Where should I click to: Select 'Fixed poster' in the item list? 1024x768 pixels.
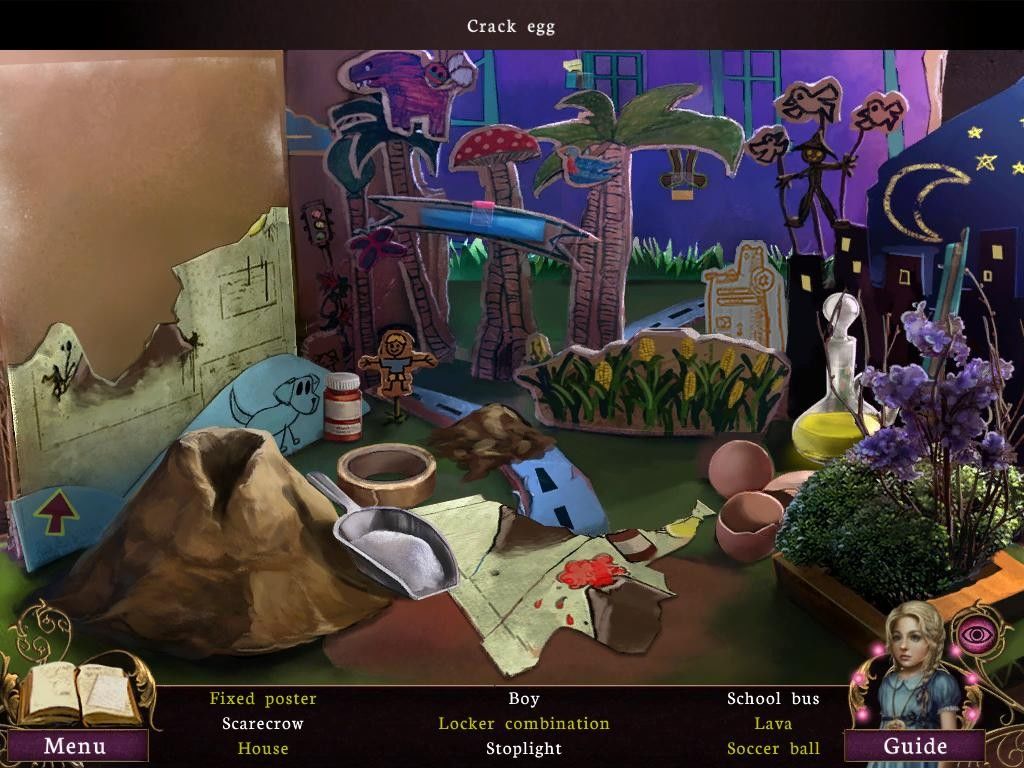263,699
